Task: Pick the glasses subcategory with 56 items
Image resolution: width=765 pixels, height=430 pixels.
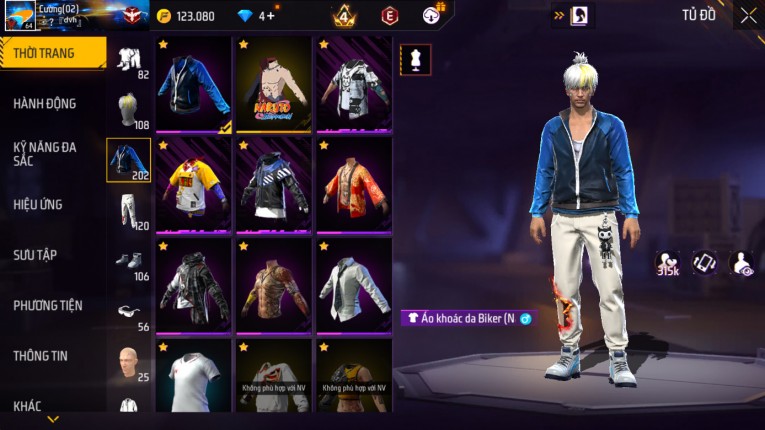Action: coord(129,313)
